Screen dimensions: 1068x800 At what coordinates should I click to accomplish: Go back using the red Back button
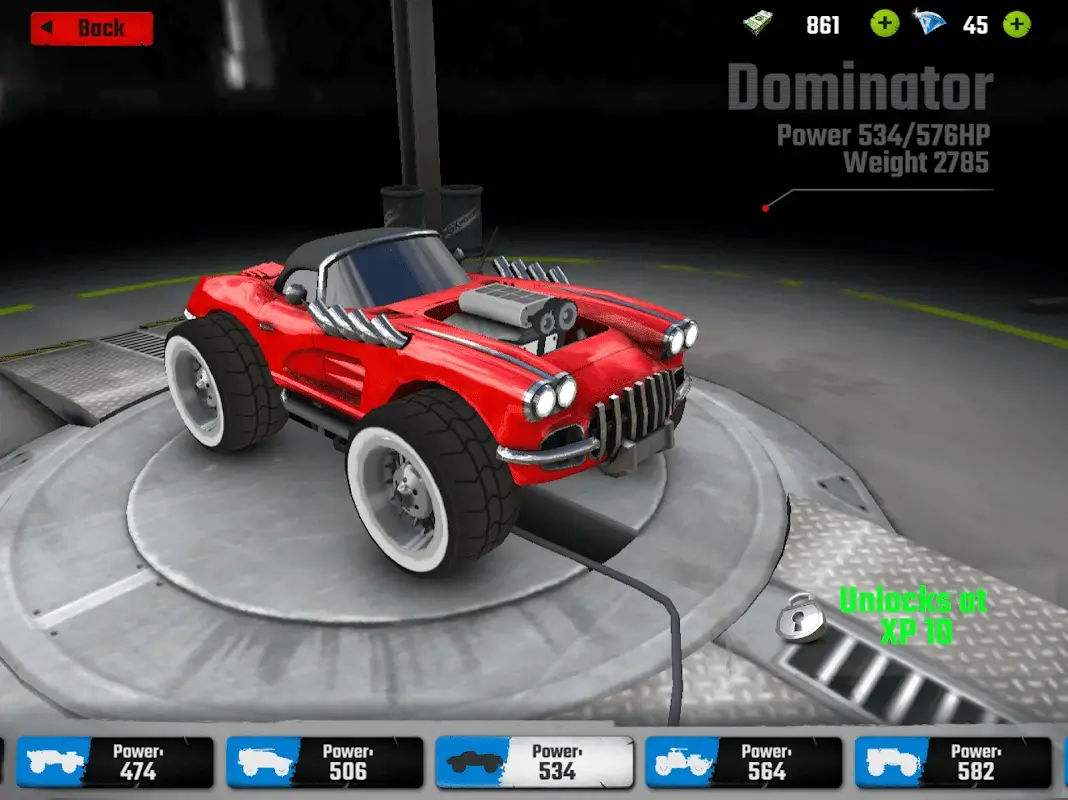(x=92, y=28)
